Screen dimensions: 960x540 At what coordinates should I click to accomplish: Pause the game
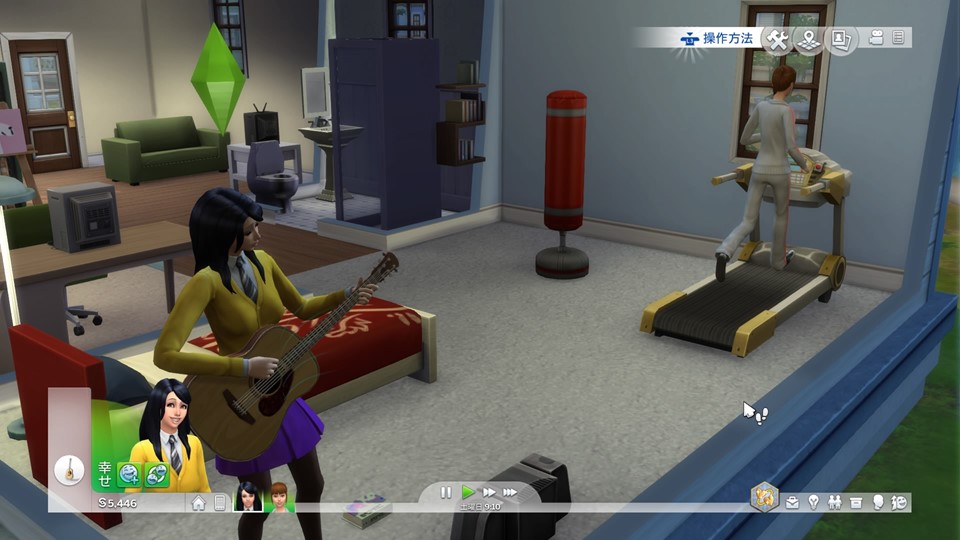click(446, 492)
